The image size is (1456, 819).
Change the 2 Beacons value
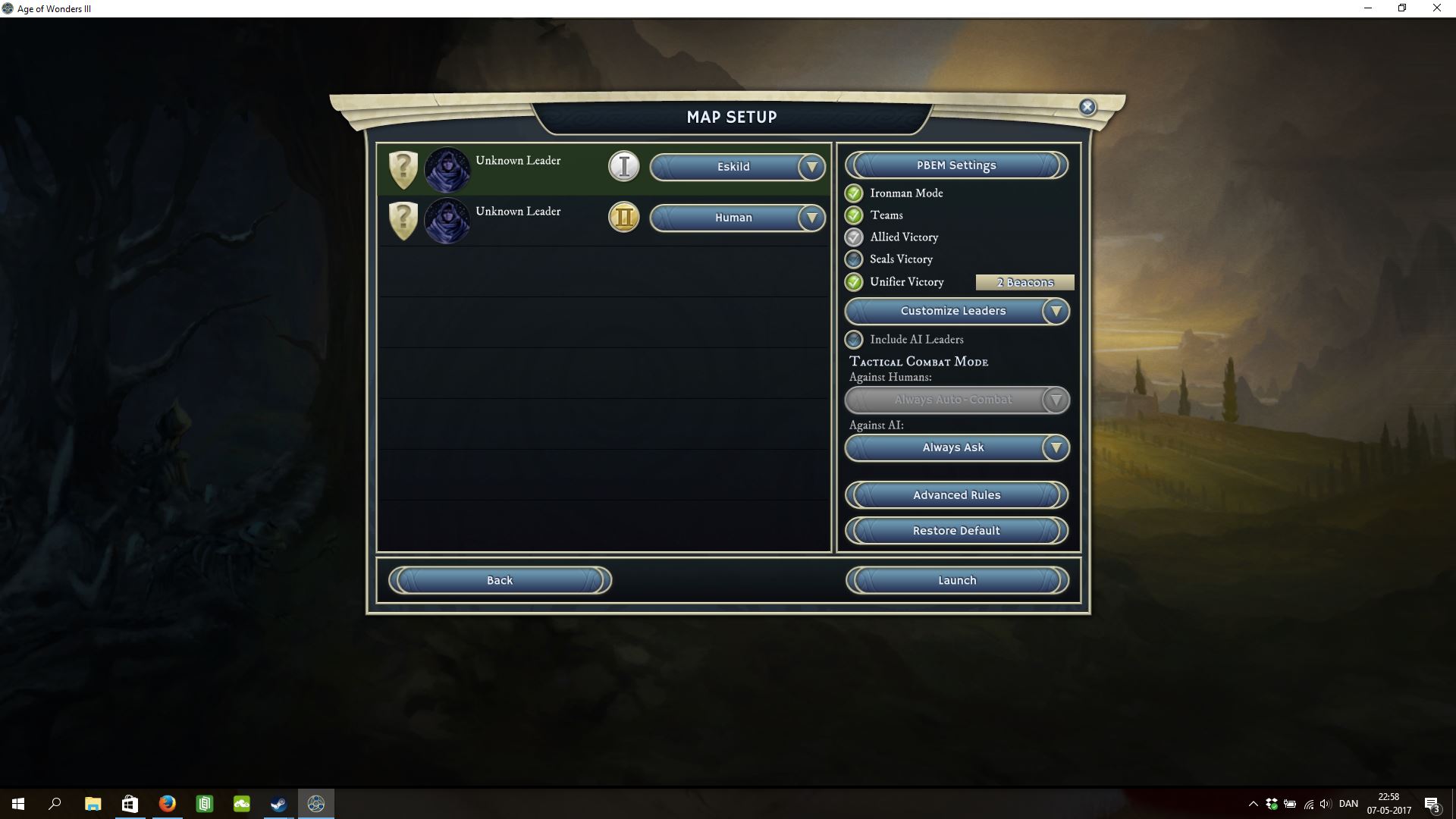[1025, 282]
